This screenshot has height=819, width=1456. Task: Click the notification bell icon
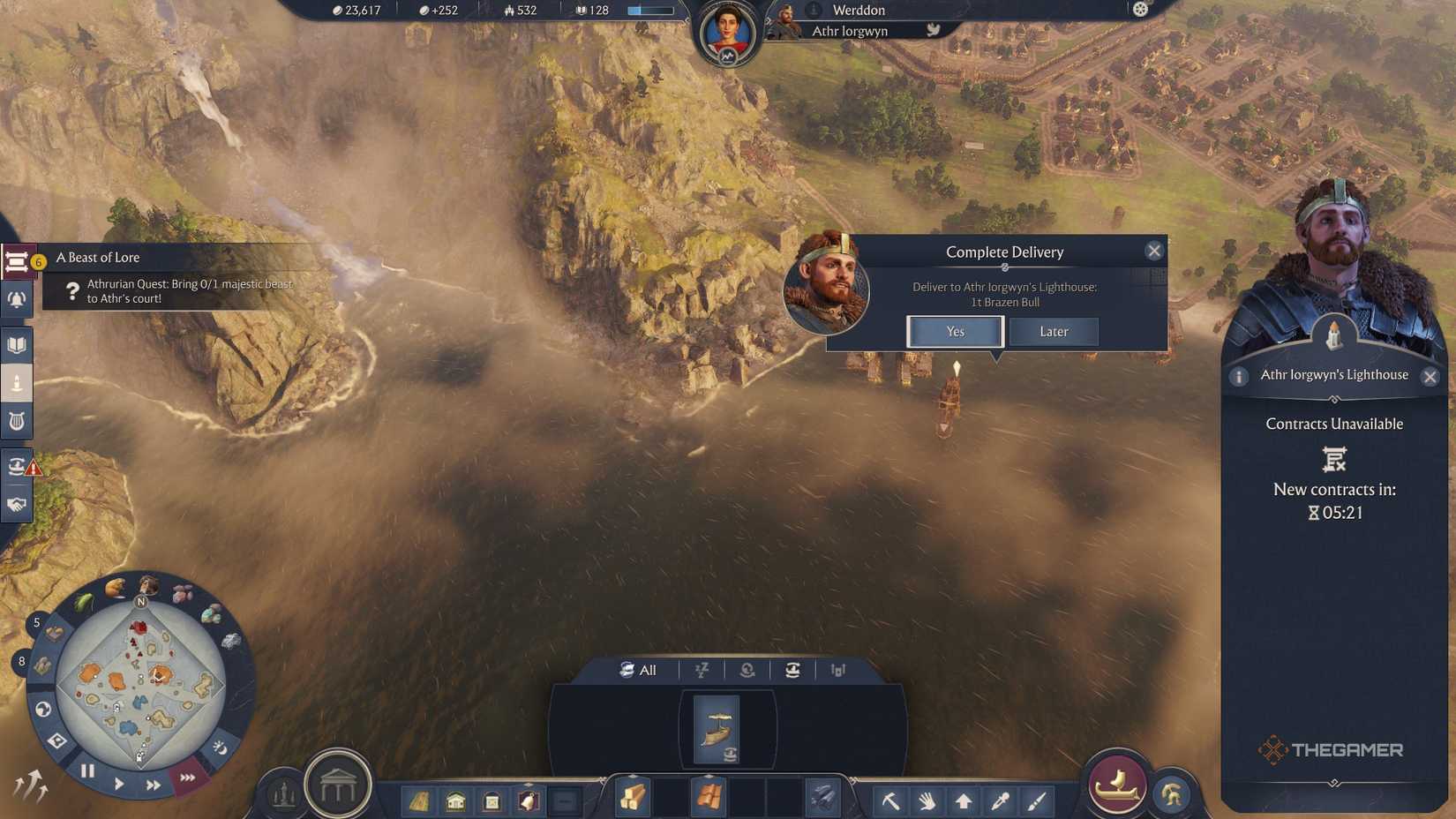(16, 300)
